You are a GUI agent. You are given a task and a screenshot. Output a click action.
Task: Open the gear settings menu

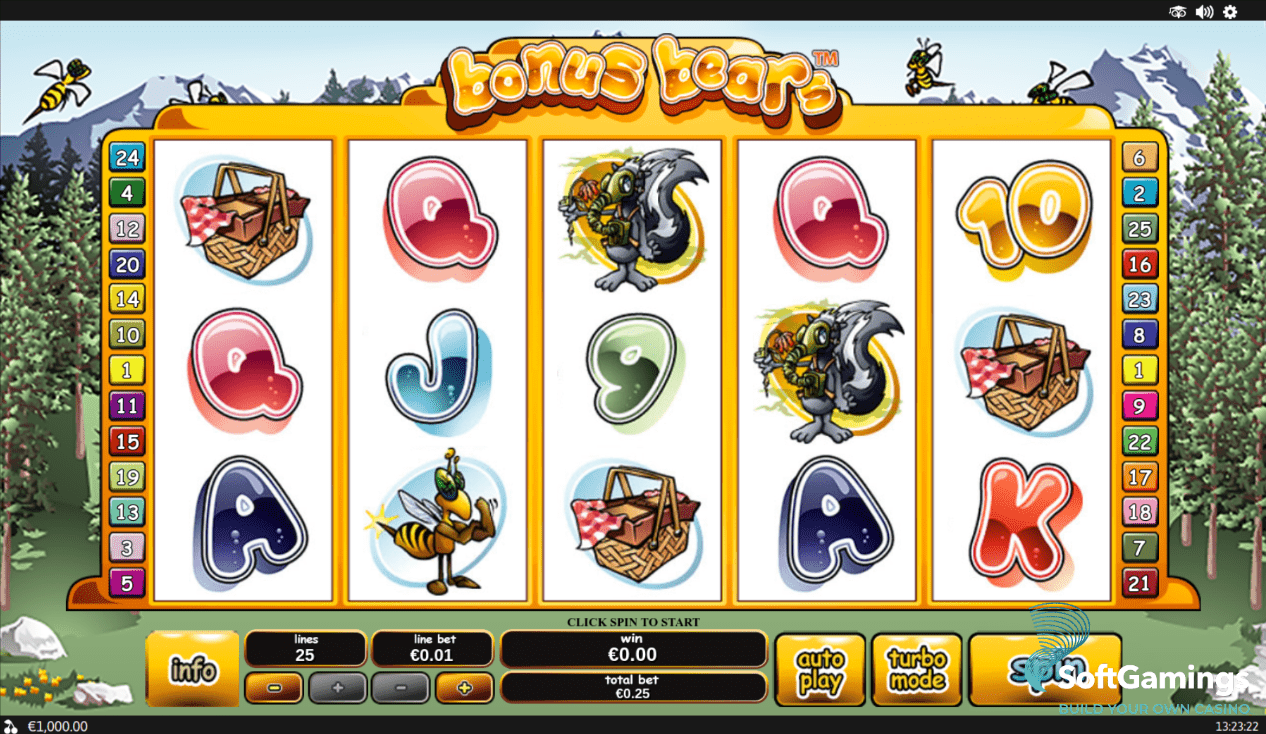click(x=1230, y=12)
